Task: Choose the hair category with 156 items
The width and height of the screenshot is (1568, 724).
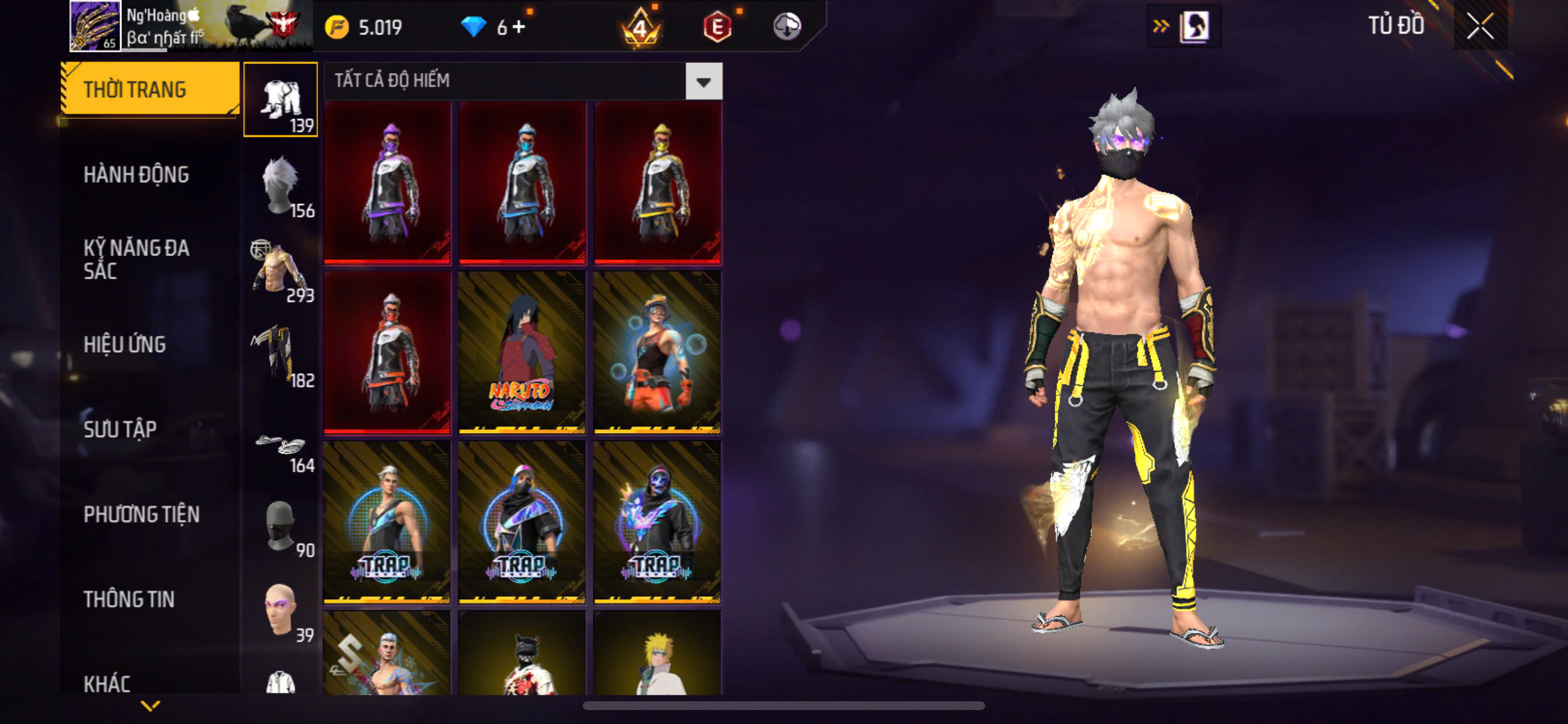Action: (x=281, y=185)
